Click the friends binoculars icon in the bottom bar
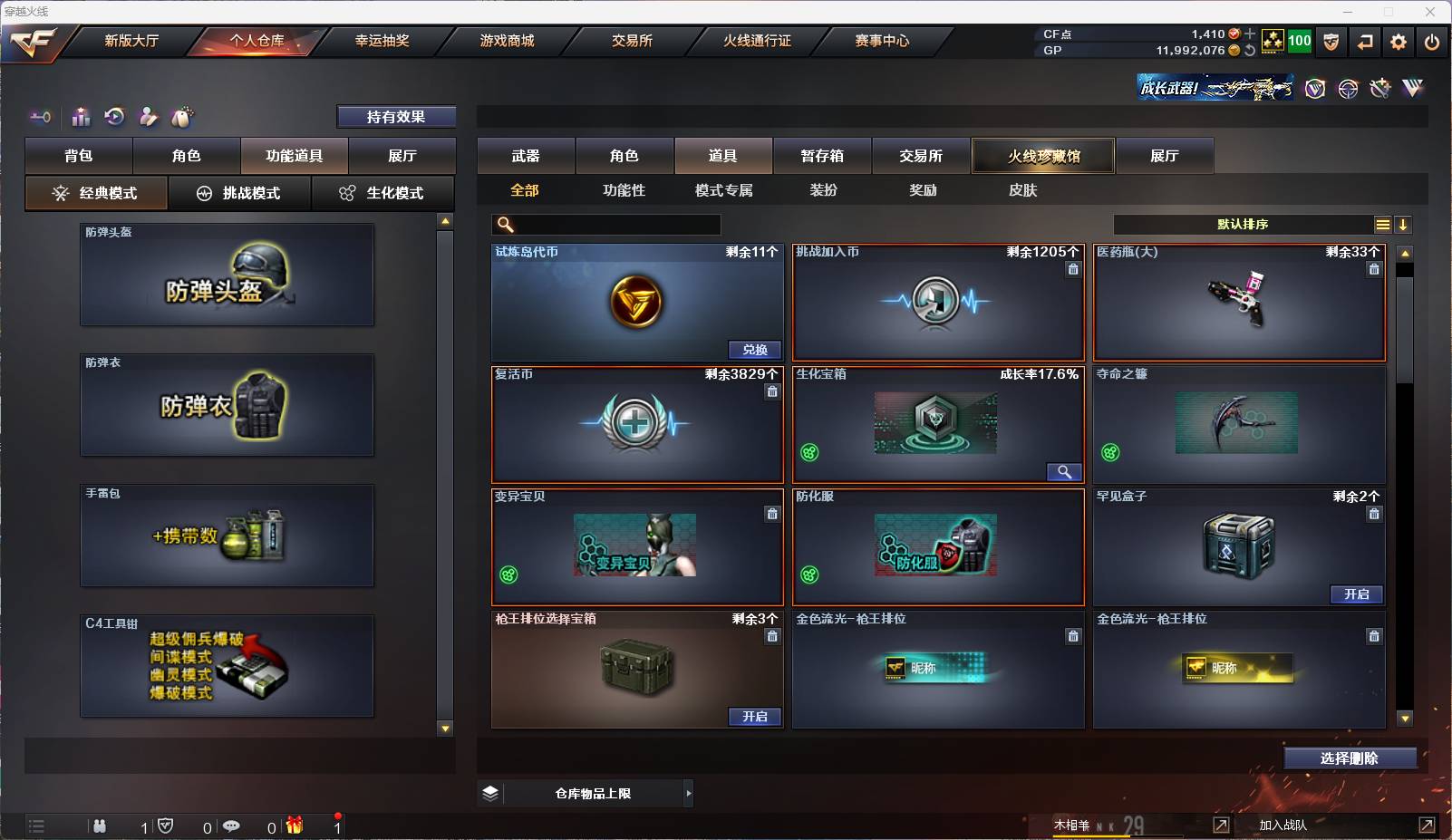Viewport: 1452px width, 840px height. pyautogui.click(x=100, y=826)
